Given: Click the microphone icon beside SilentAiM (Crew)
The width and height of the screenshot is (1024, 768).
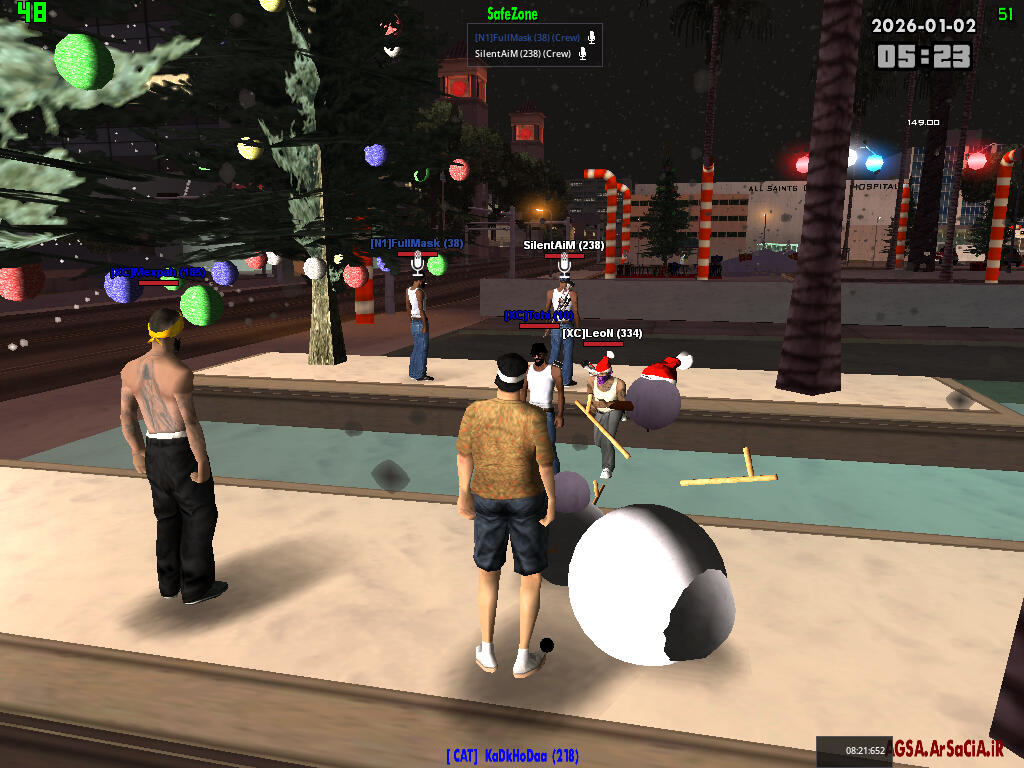Looking at the screenshot, I should (x=583, y=54).
